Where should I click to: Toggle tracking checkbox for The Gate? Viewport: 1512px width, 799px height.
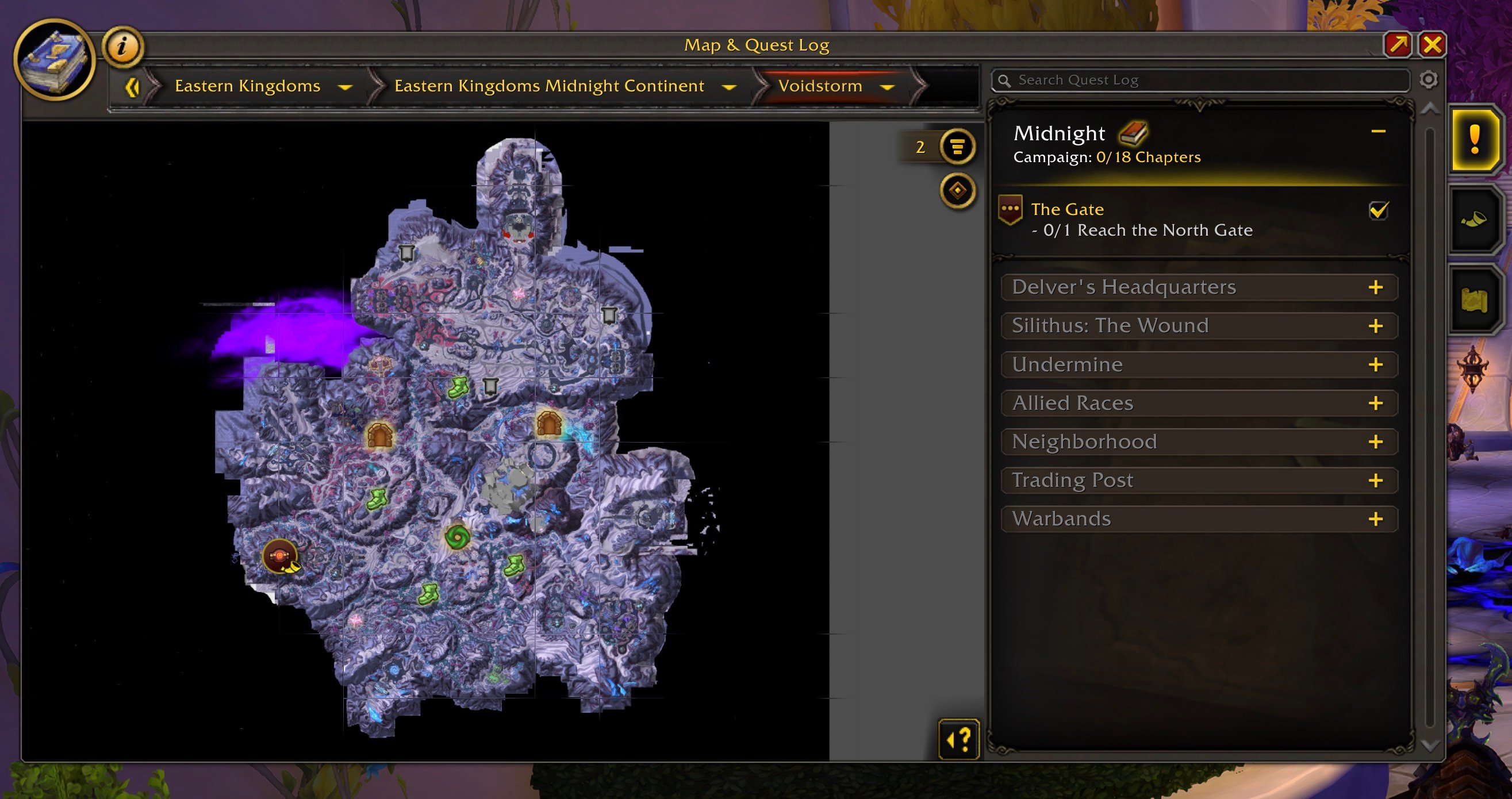1378,210
